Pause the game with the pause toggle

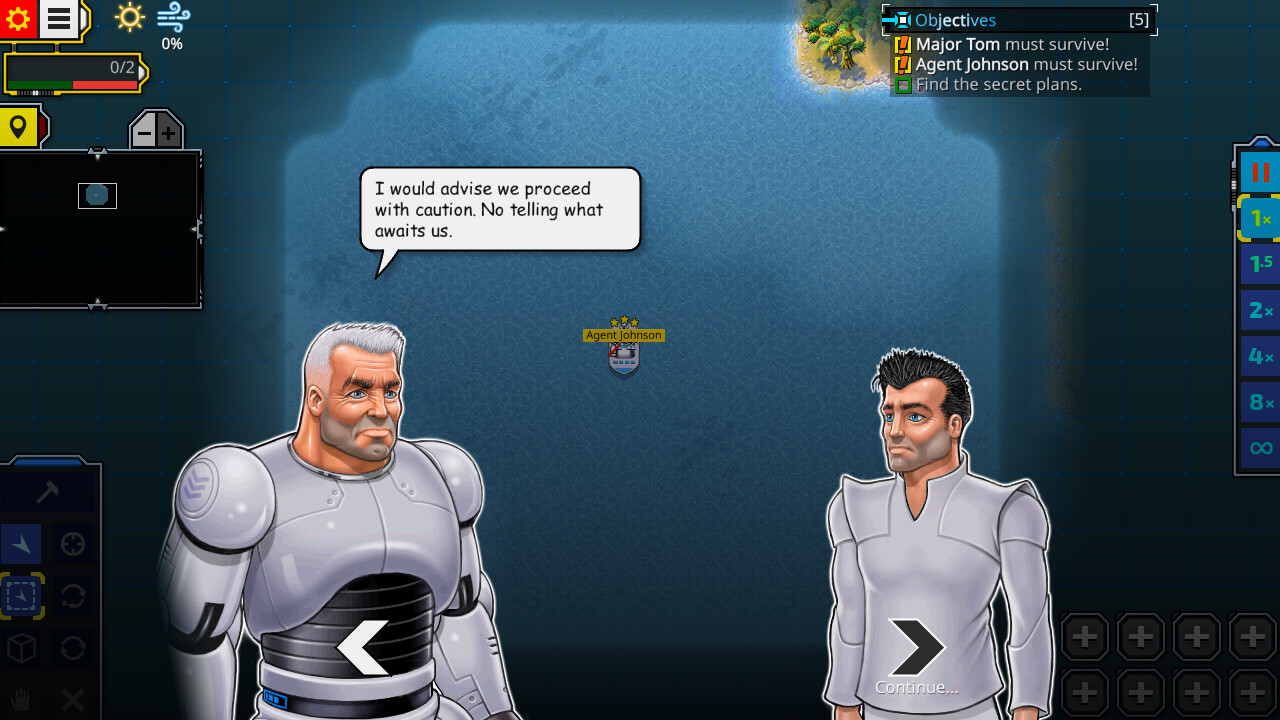click(1258, 171)
